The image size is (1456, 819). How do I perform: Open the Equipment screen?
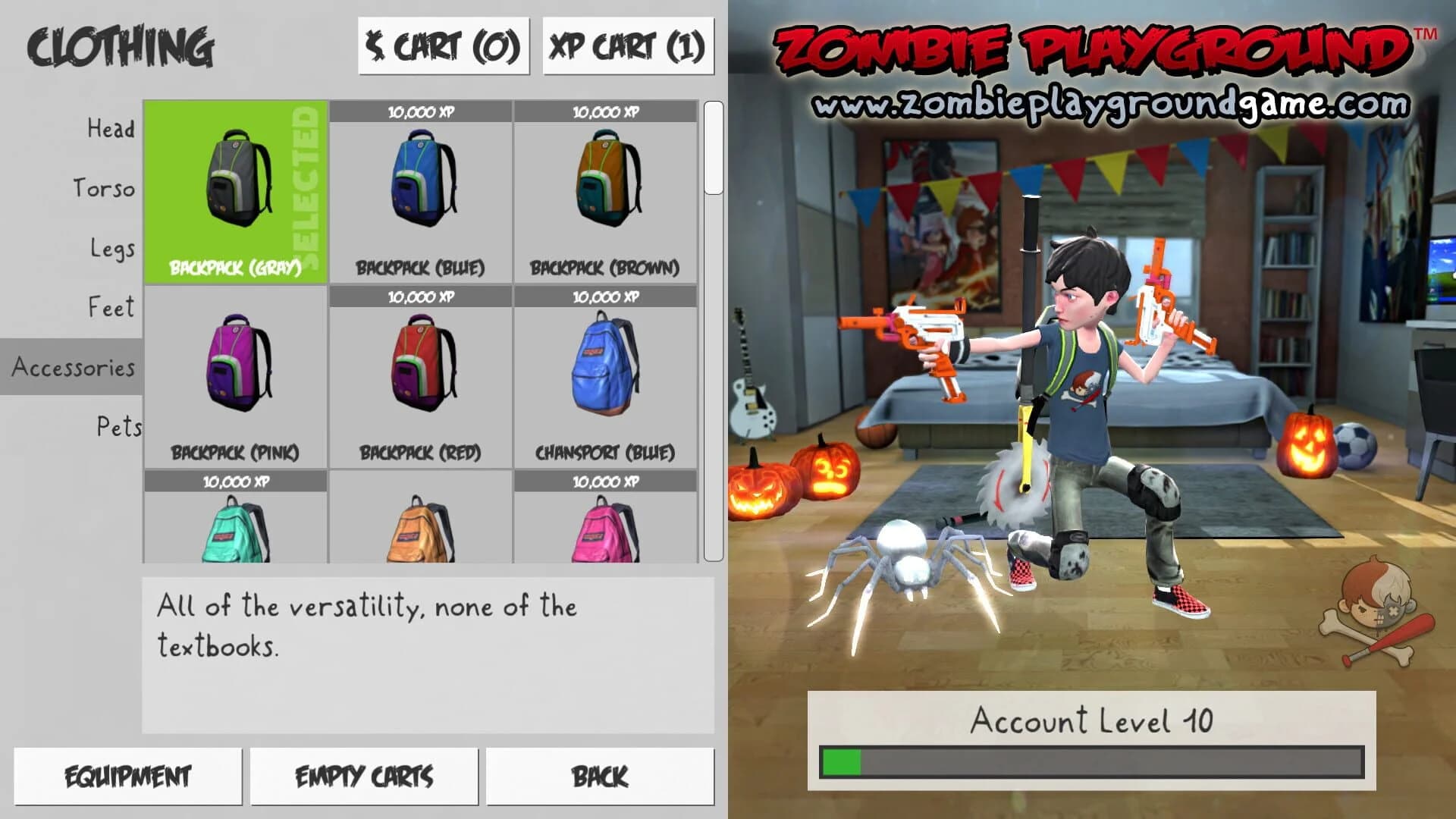coord(129,775)
